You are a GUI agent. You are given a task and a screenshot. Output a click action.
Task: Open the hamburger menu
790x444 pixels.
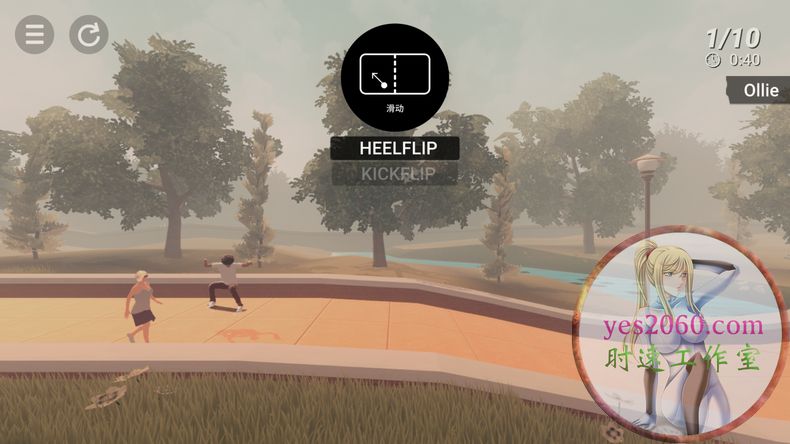[34, 35]
